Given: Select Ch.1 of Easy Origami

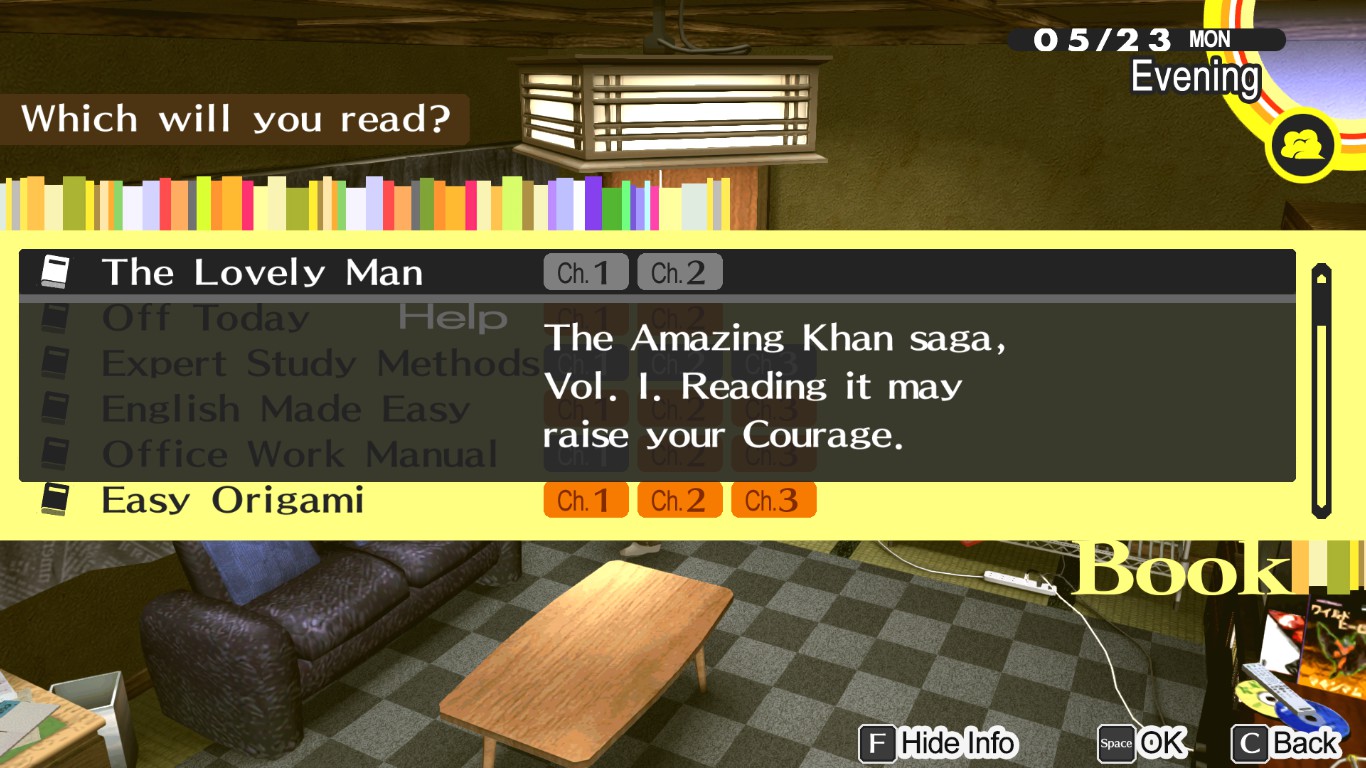Looking at the screenshot, I should coord(586,500).
